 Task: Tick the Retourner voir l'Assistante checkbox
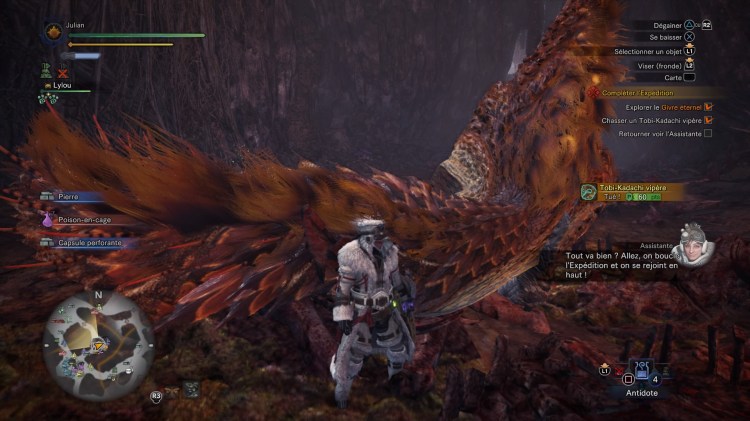click(708, 133)
